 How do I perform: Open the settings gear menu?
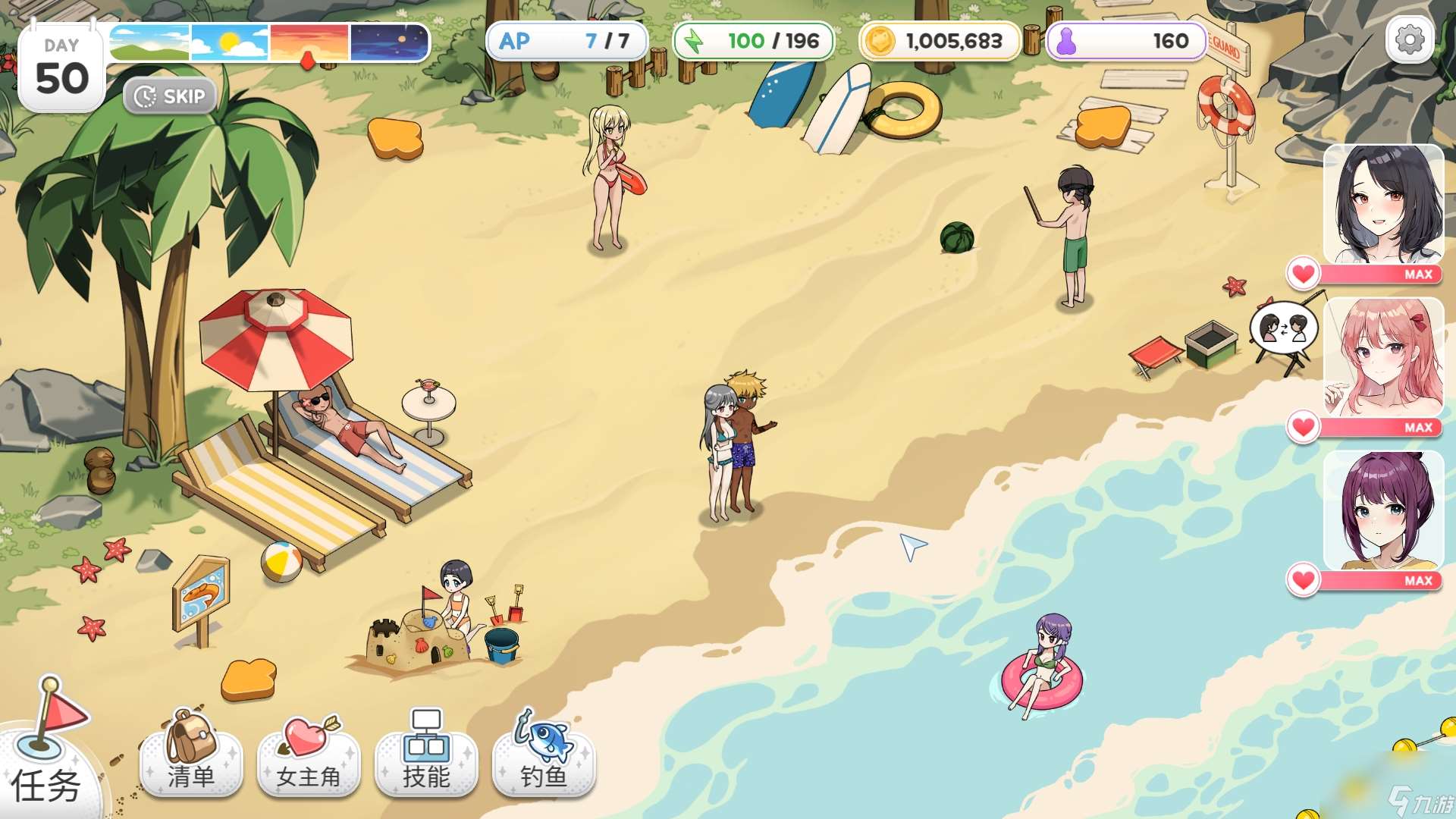[1410, 40]
